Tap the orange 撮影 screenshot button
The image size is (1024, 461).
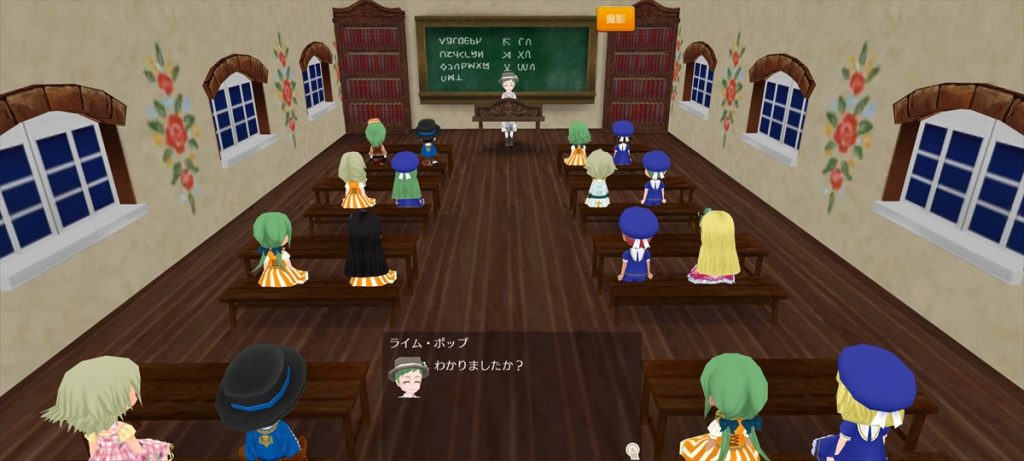click(x=615, y=19)
